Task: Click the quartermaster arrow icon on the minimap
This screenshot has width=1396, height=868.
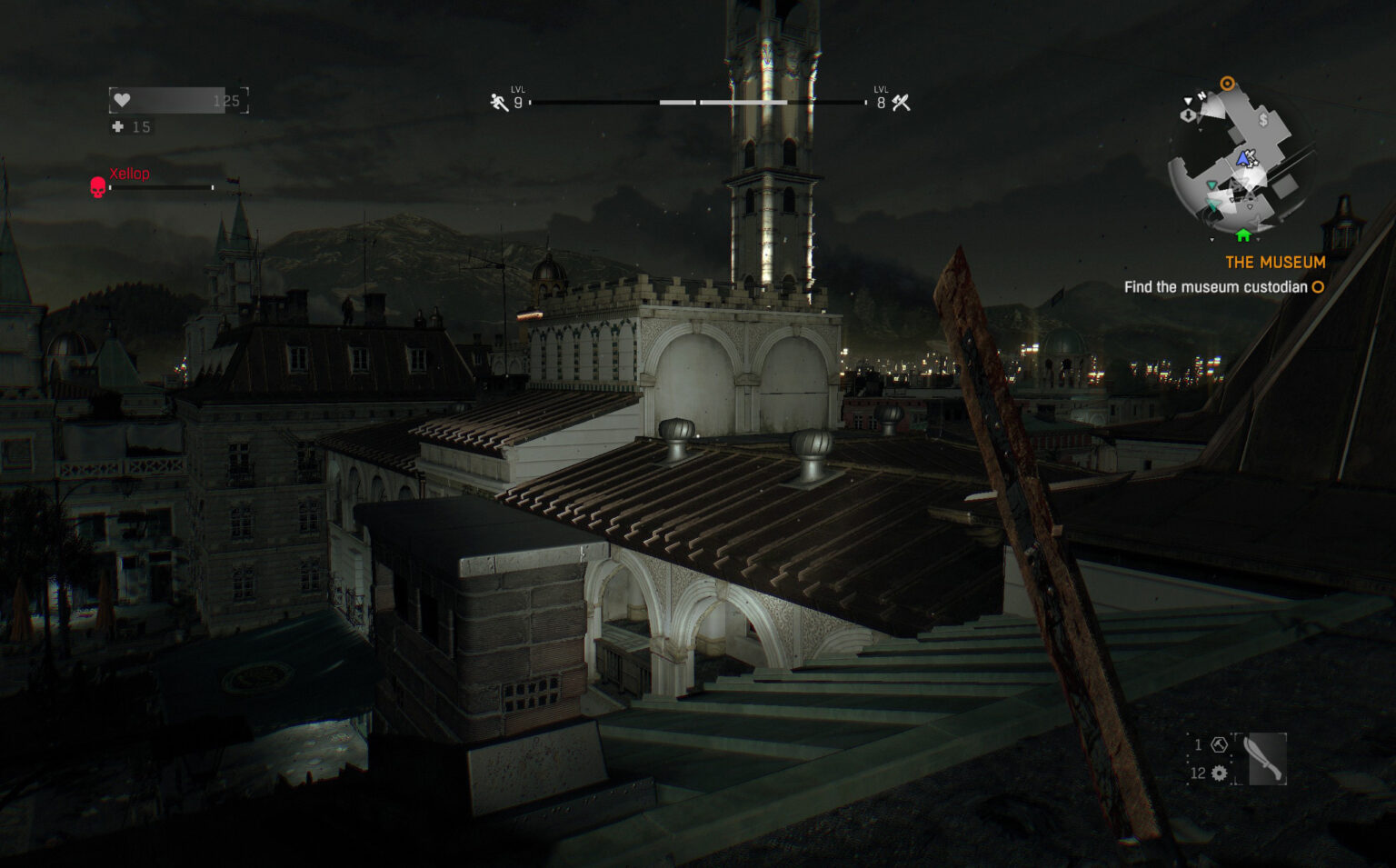Action: (x=1188, y=115)
